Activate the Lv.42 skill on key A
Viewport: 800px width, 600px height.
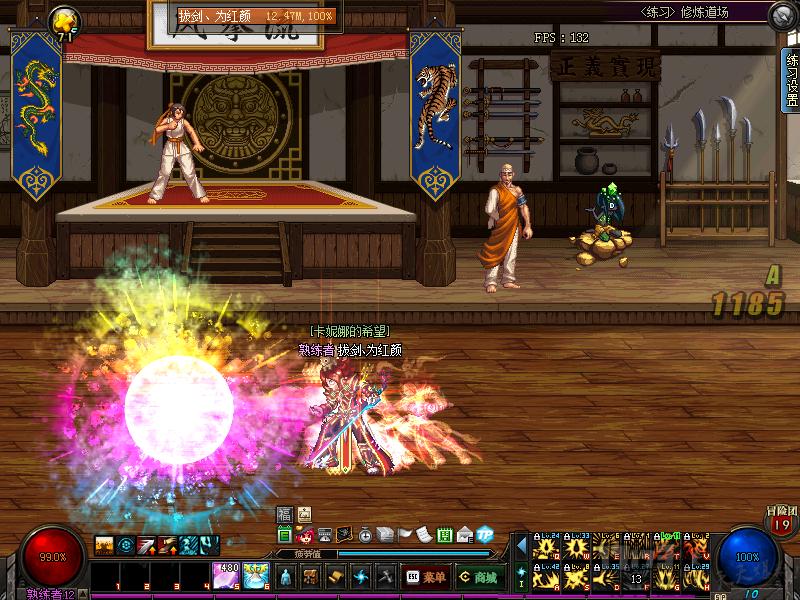pyautogui.click(x=546, y=578)
